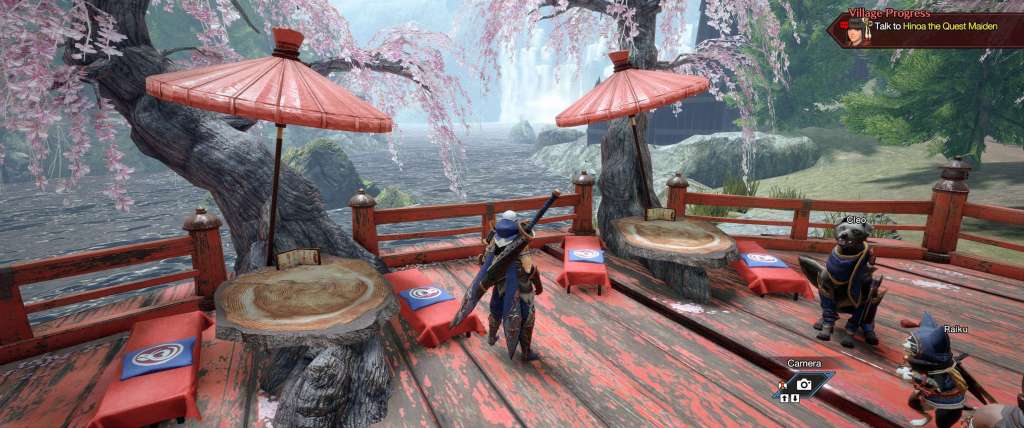Activate the Camera action bar item
Screen dimensions: 1024x428
(x=803, y=382)
